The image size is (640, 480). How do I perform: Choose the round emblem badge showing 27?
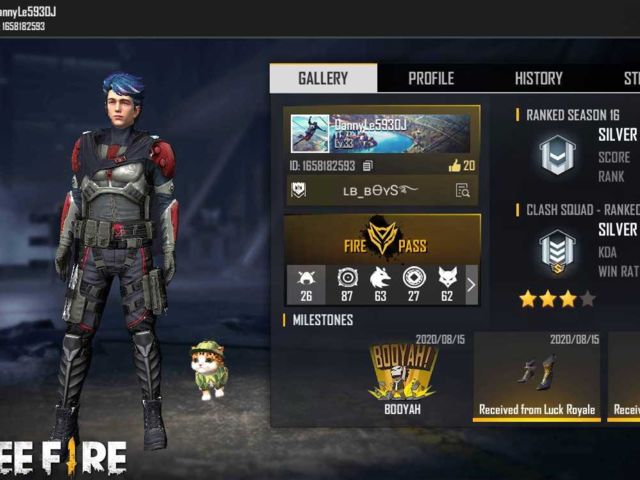413,284
